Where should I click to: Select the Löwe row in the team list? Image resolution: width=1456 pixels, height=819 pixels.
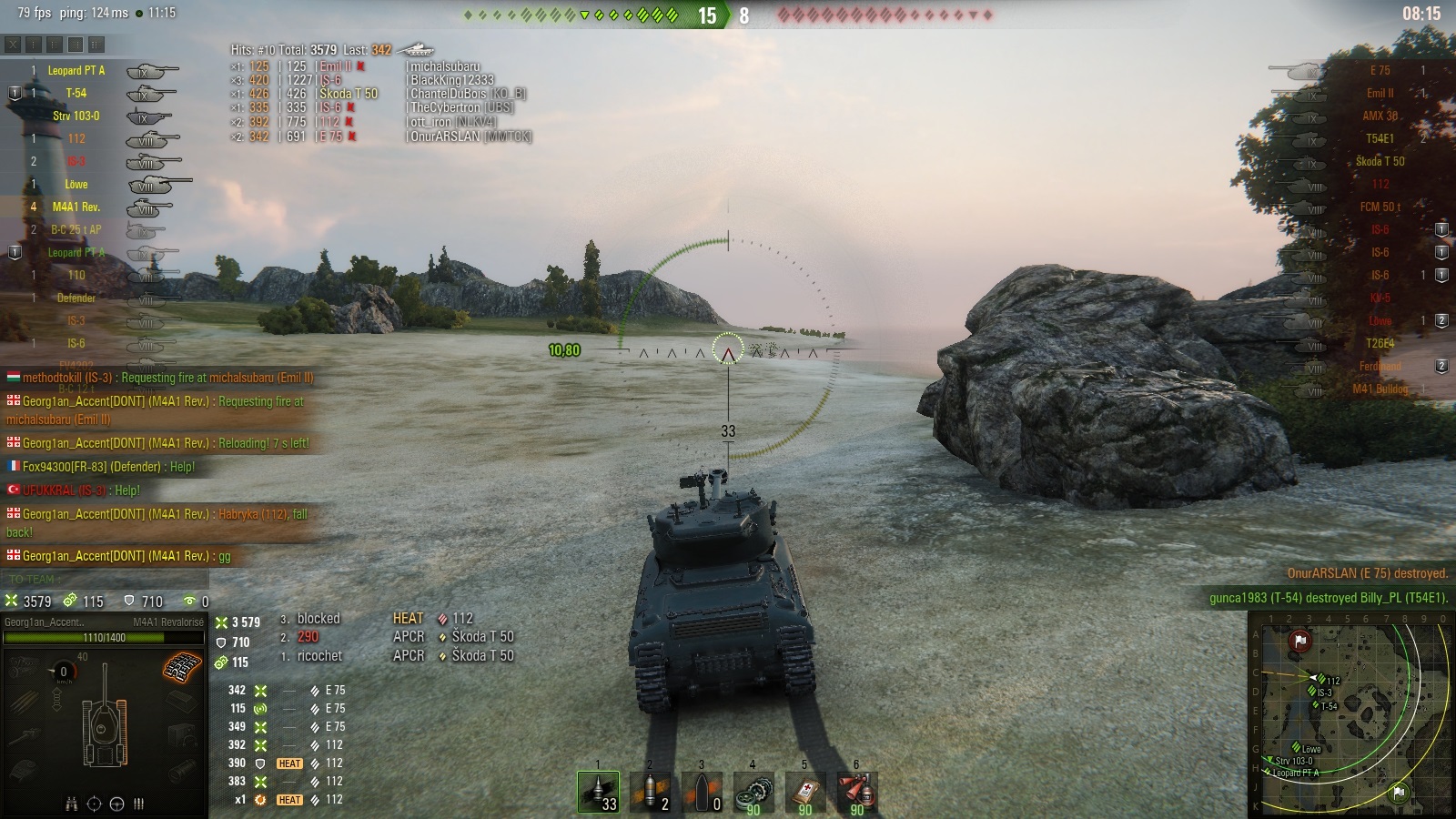coord(76,184)
